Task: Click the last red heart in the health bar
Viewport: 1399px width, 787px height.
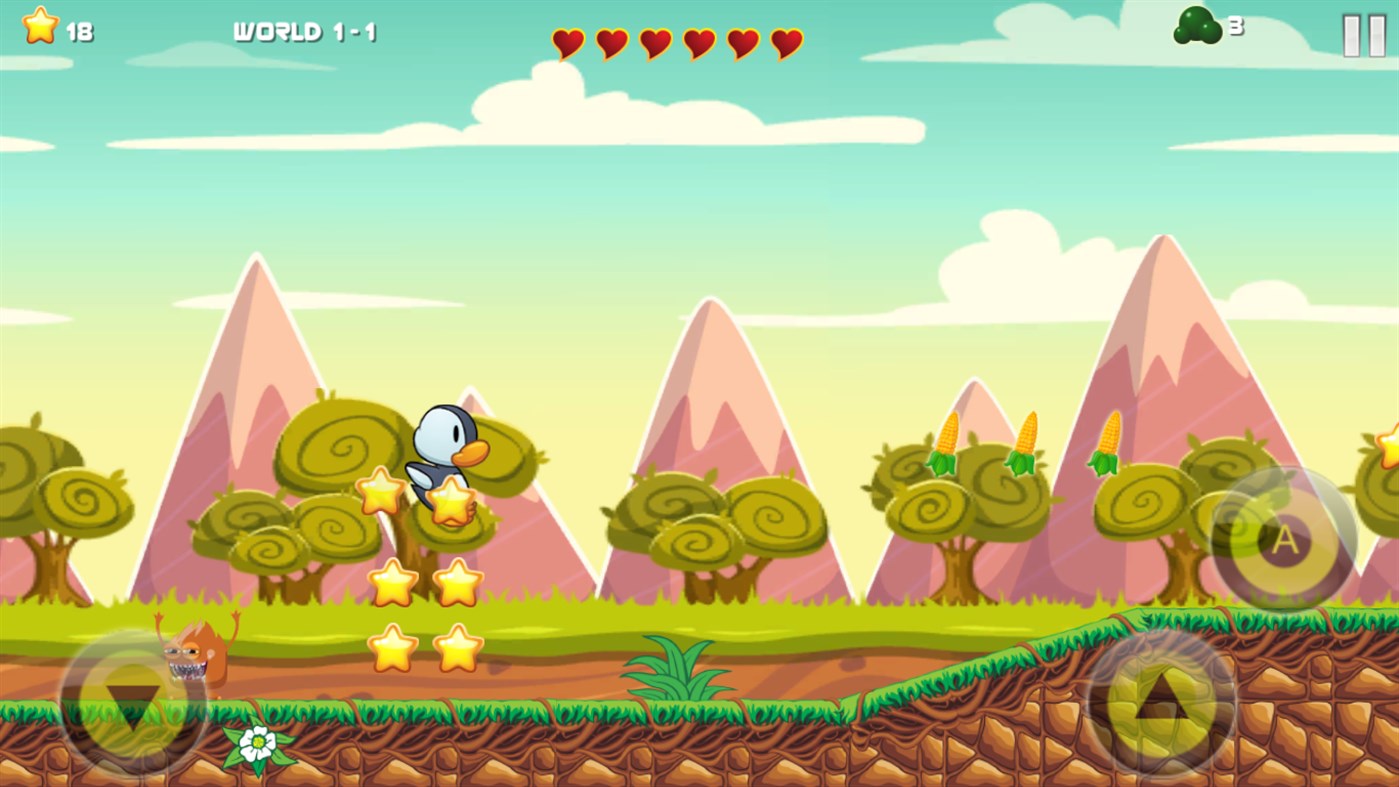Action: pos(786,44)
